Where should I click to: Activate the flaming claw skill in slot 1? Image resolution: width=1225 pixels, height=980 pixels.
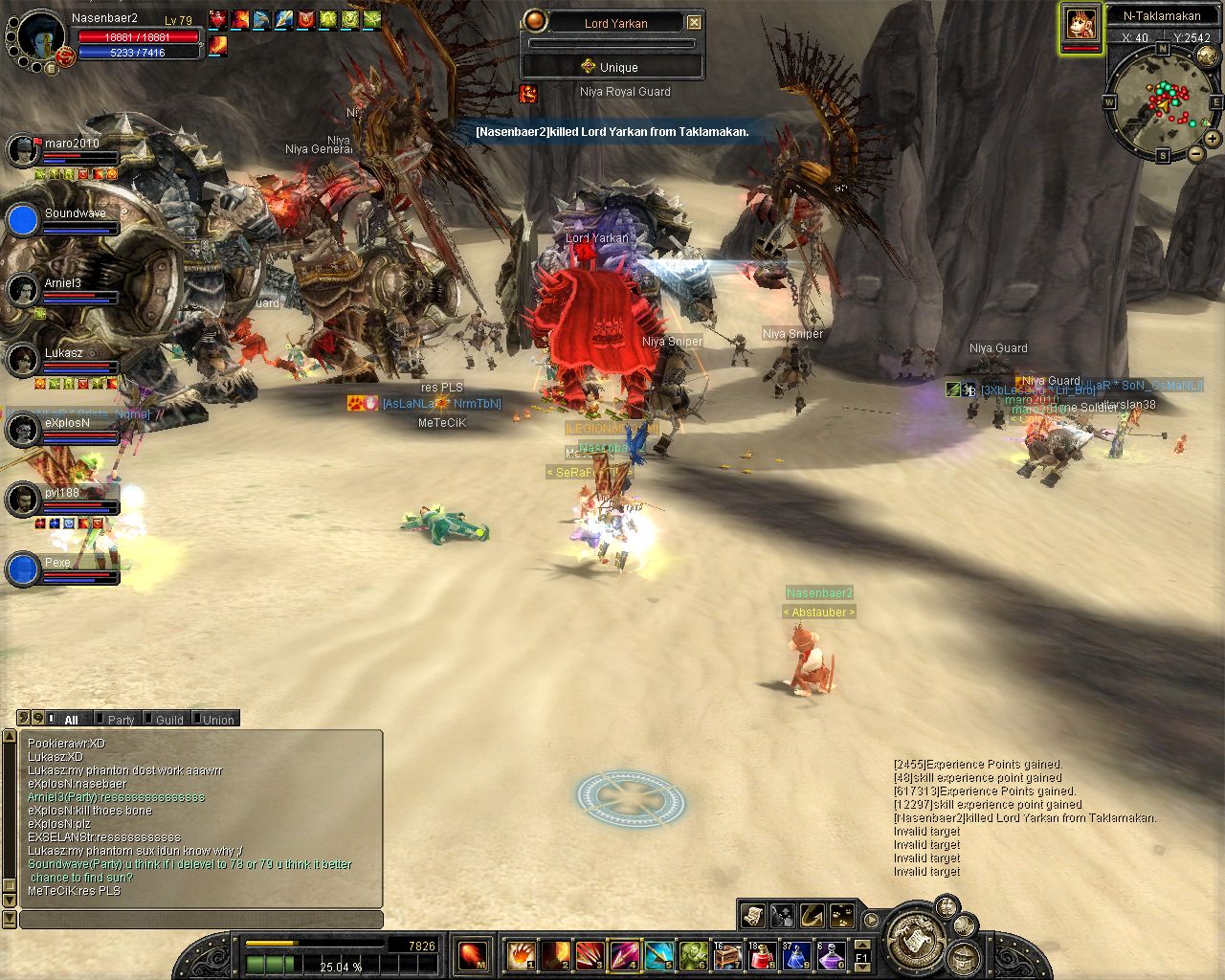pyautogui.click(x=520, y=955)
